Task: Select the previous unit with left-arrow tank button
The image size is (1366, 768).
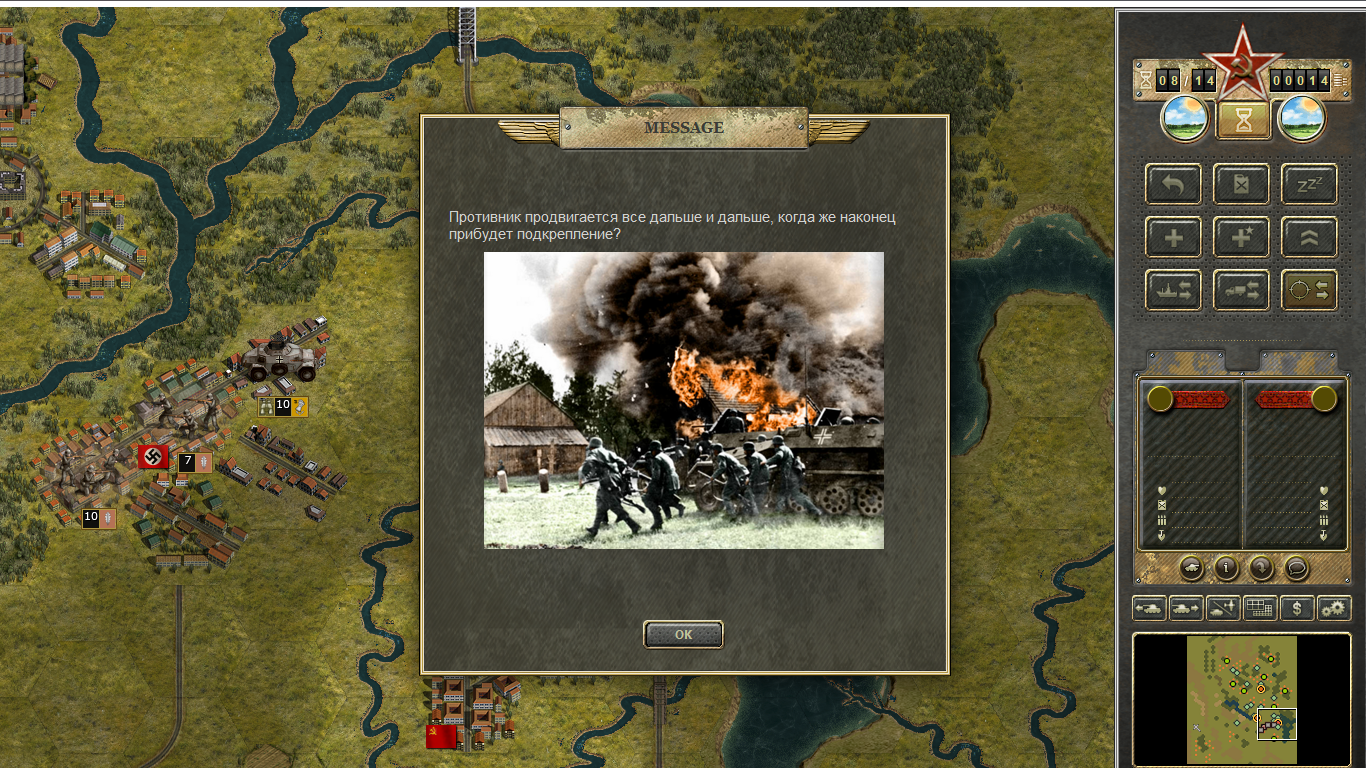Action: click(x=1149, y=607)
